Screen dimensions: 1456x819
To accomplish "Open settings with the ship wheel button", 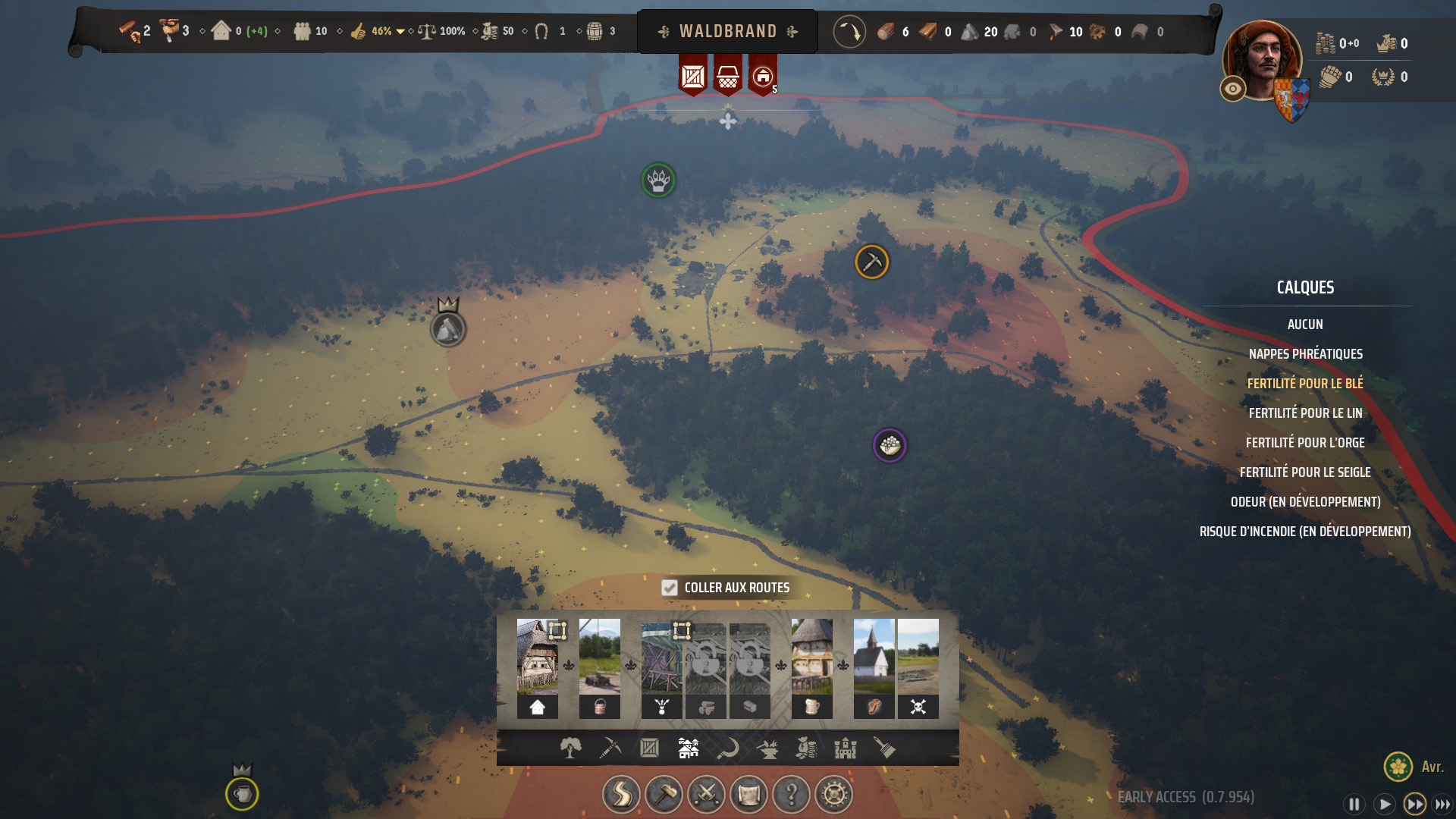I will point(834,795).
